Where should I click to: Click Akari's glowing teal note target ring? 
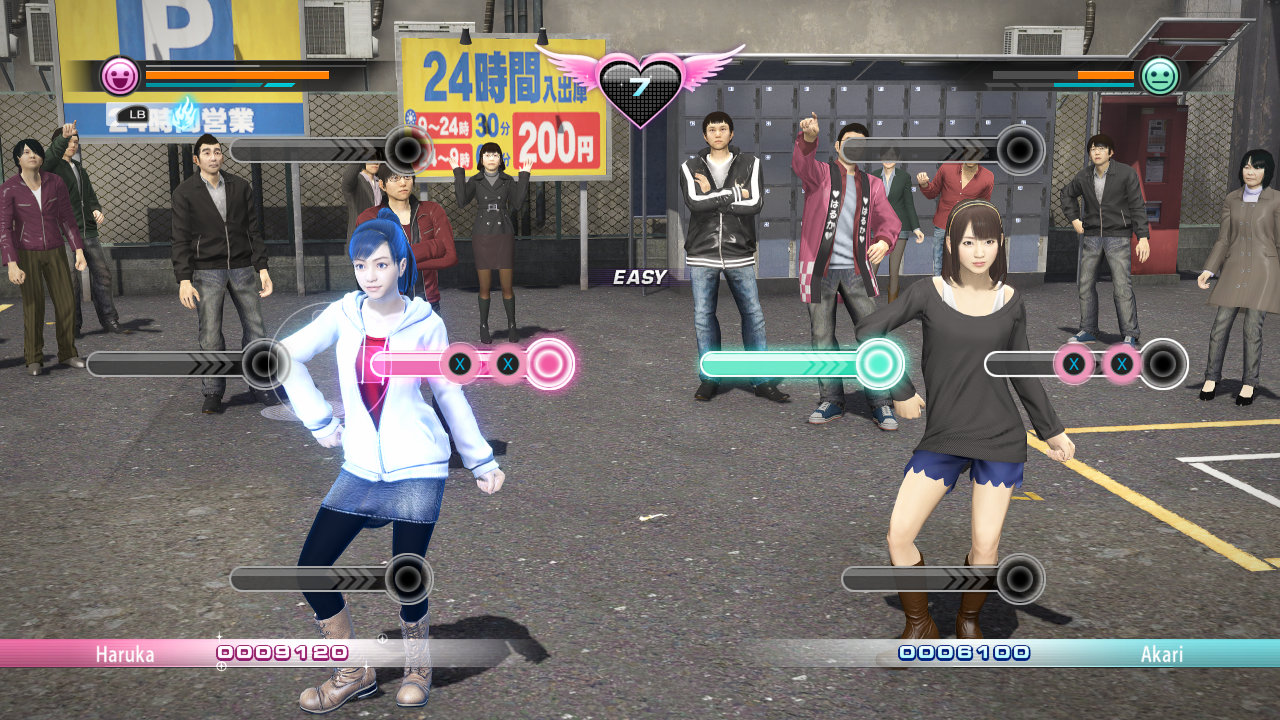879,364
